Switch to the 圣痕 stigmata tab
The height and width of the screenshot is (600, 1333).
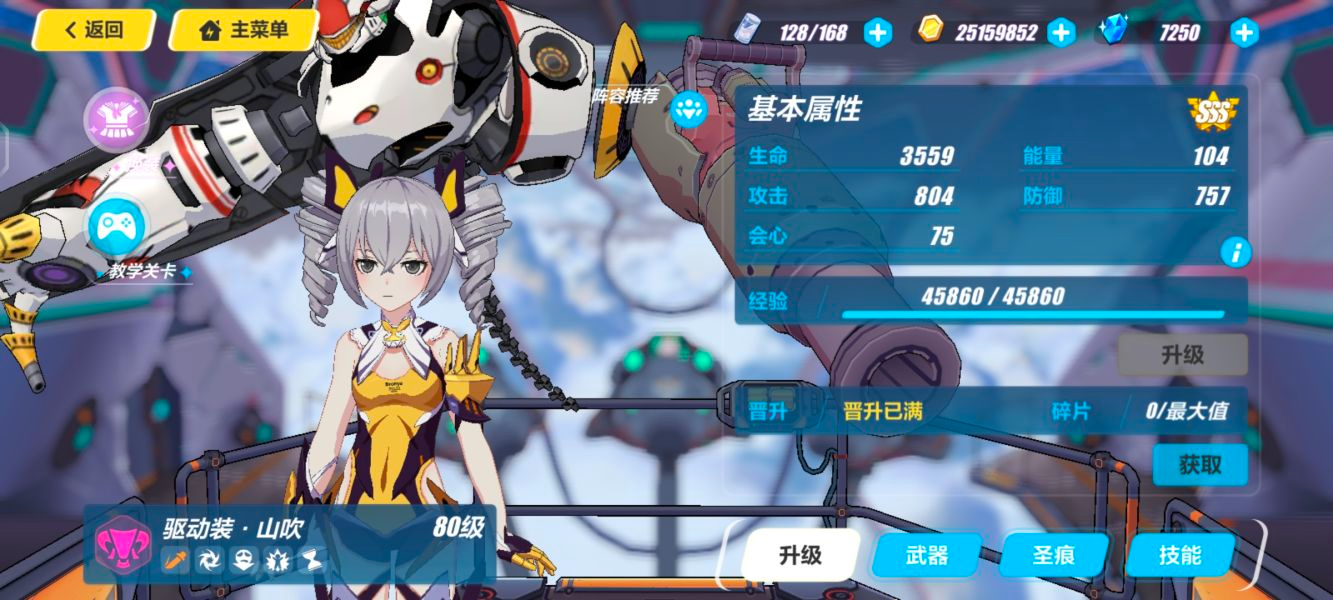pos(1054,555)
